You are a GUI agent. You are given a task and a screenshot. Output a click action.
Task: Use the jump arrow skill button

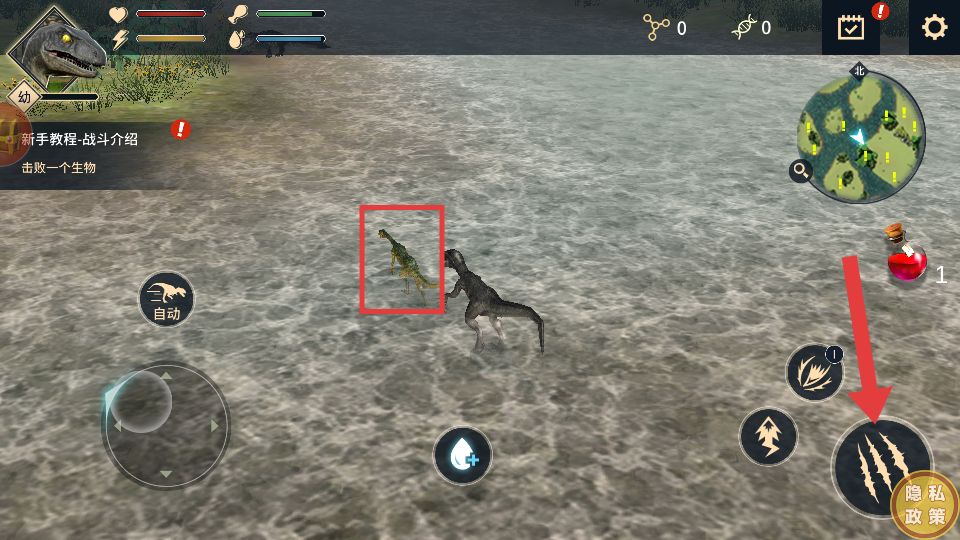click(x=768, y=437)
